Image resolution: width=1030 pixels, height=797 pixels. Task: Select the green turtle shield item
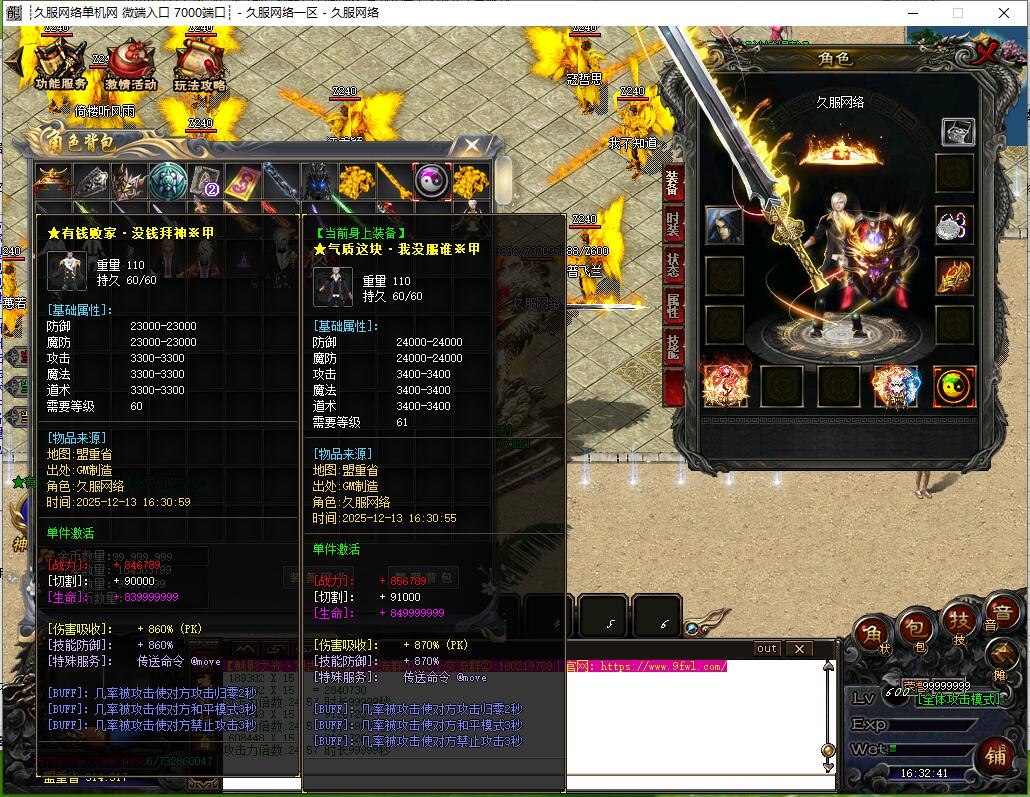167,182
